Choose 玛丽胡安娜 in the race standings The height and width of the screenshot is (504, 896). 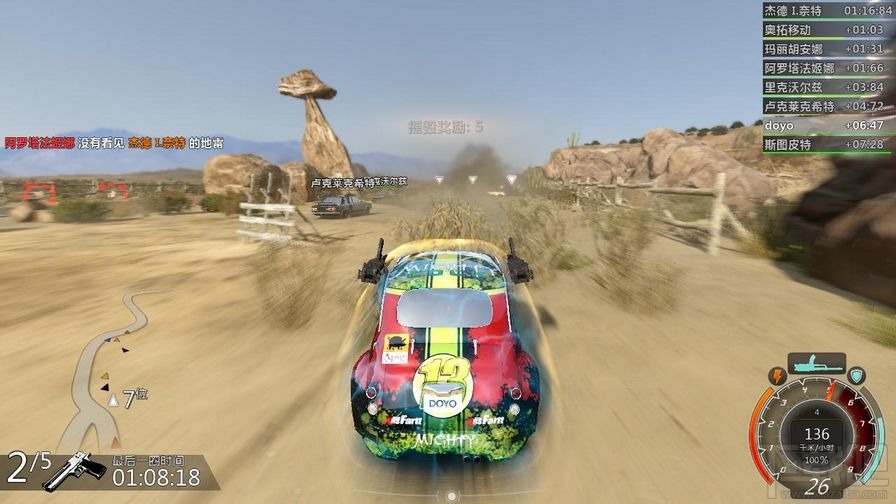click(823, 48)
